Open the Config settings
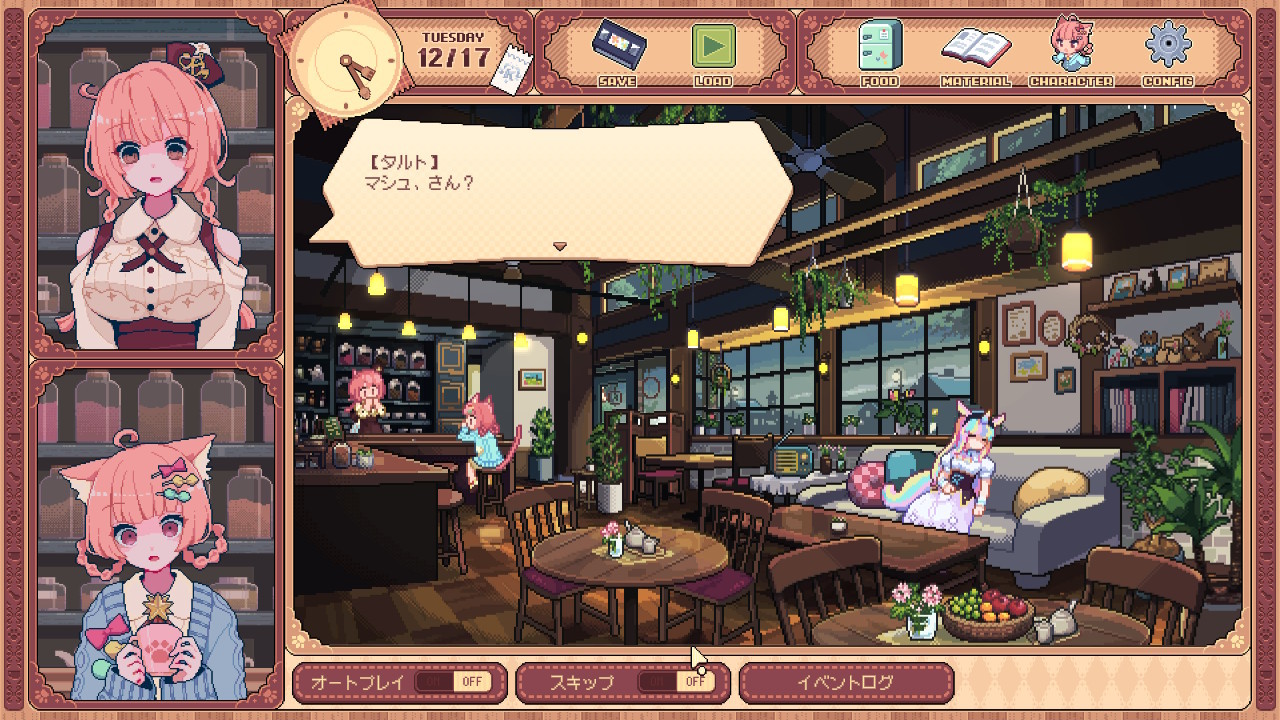 coord(1166,52)
